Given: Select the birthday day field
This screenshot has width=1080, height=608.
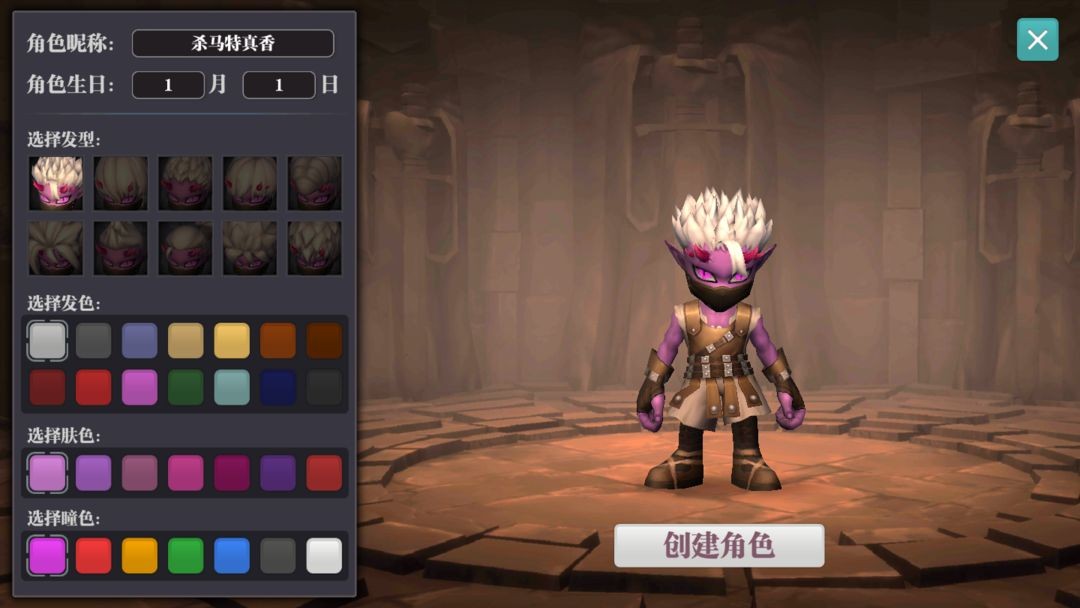Looking at the screenshot, I should click(279, 85).
